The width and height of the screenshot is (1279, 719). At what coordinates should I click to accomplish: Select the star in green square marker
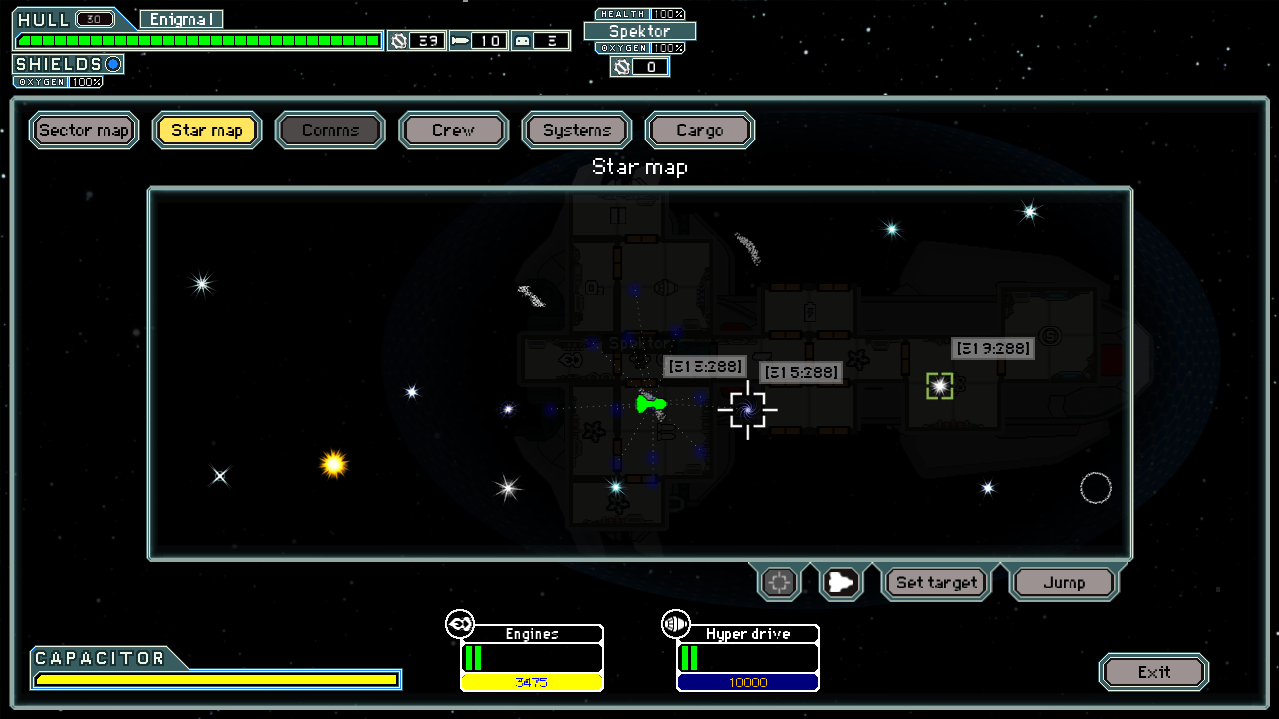pos(939,386)
